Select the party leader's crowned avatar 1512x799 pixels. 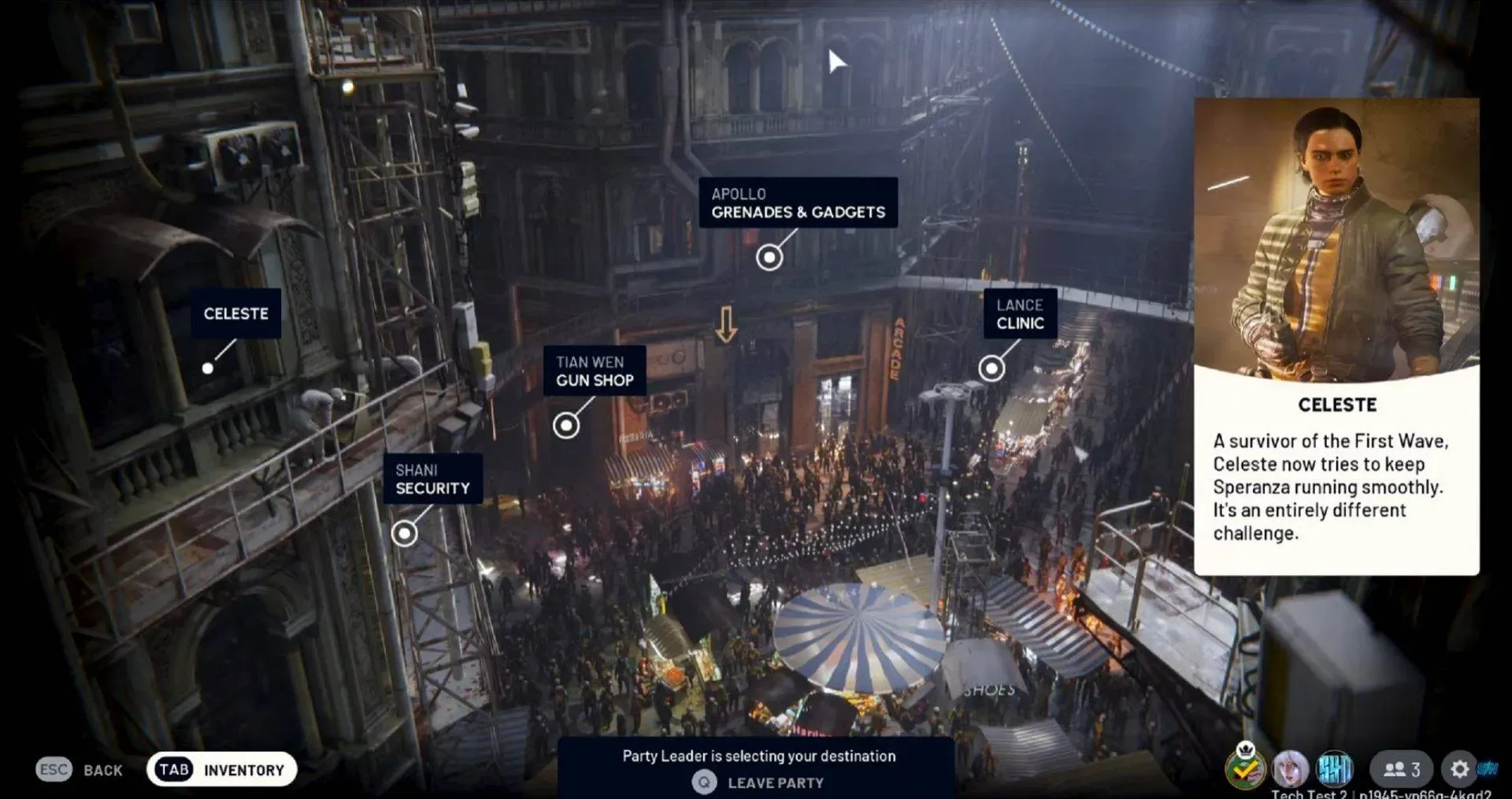(x=1245, y=768)
